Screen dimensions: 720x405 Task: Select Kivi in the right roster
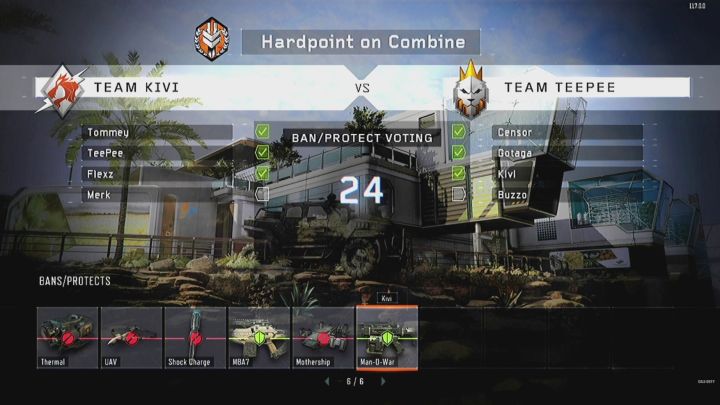(567, 174)
